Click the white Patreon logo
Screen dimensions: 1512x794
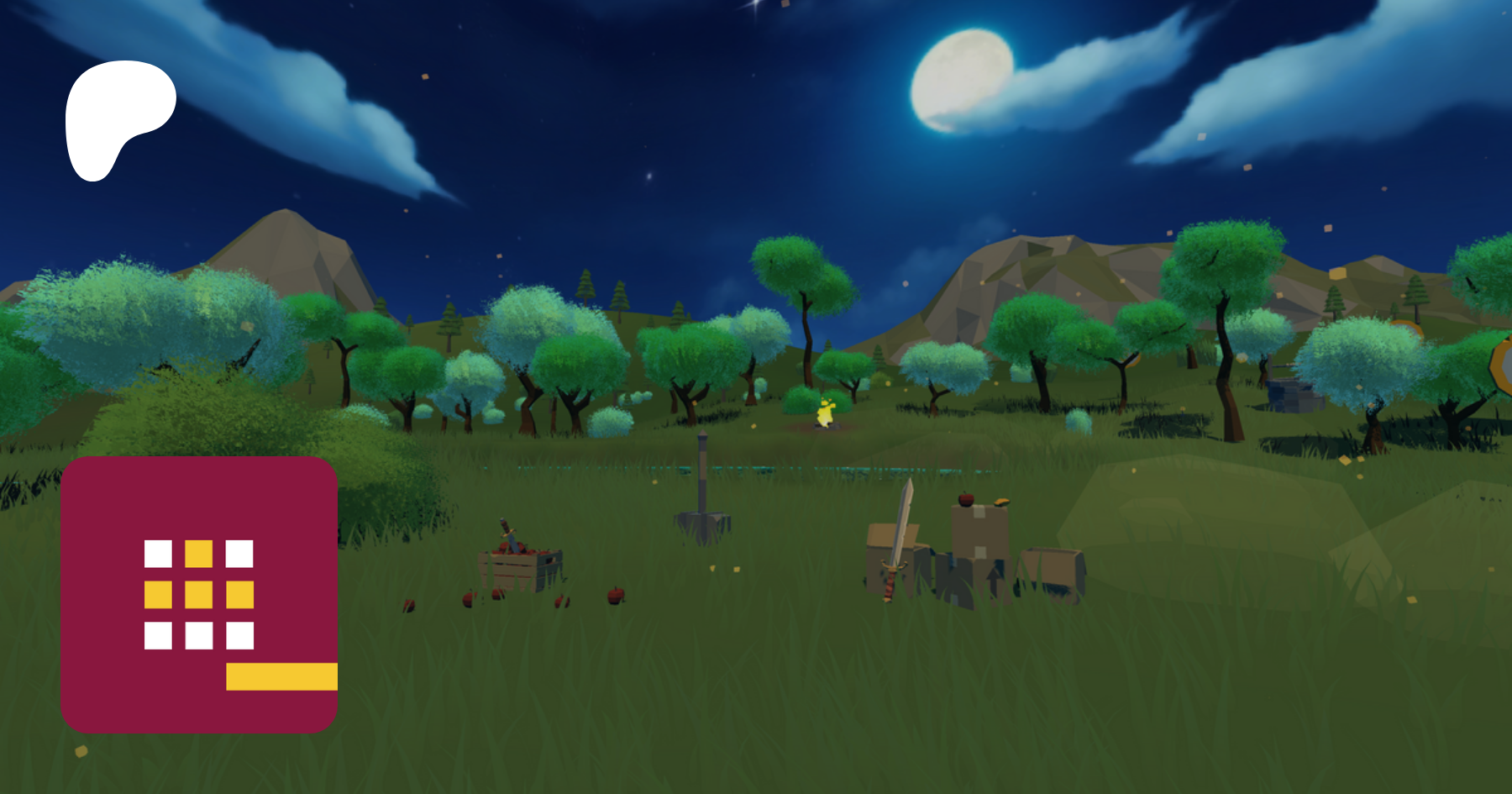click(x=117, y=118)
